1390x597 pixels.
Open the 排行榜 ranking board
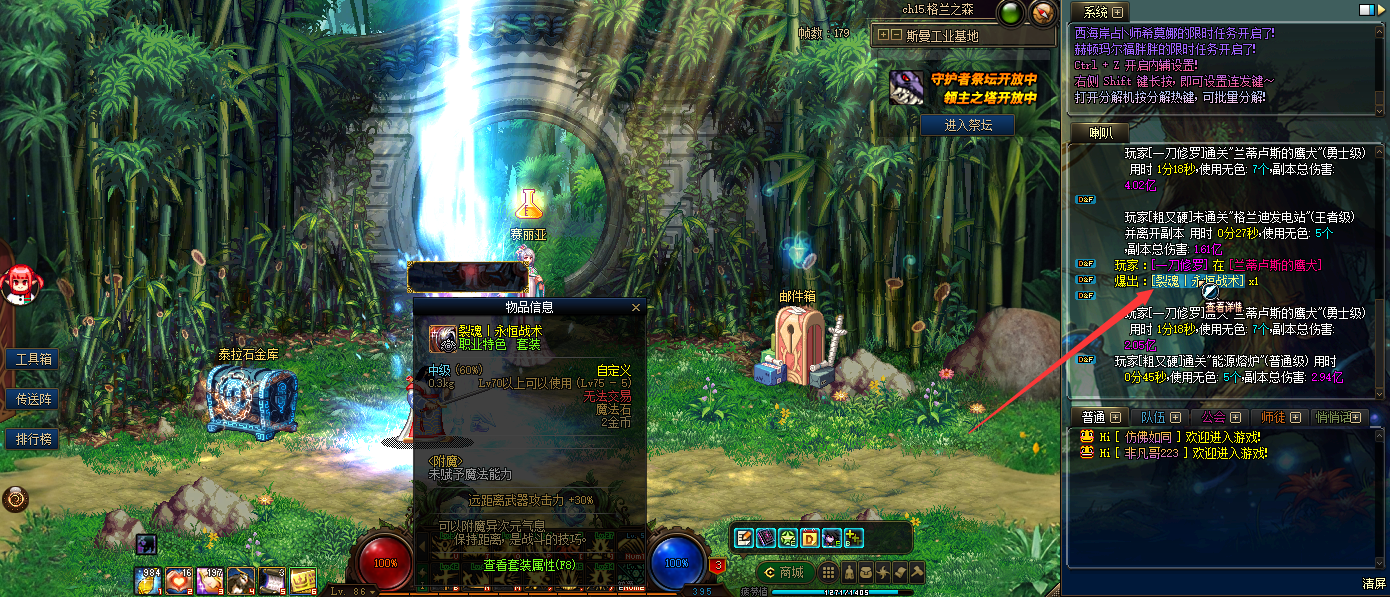click(x=32, y=439)
